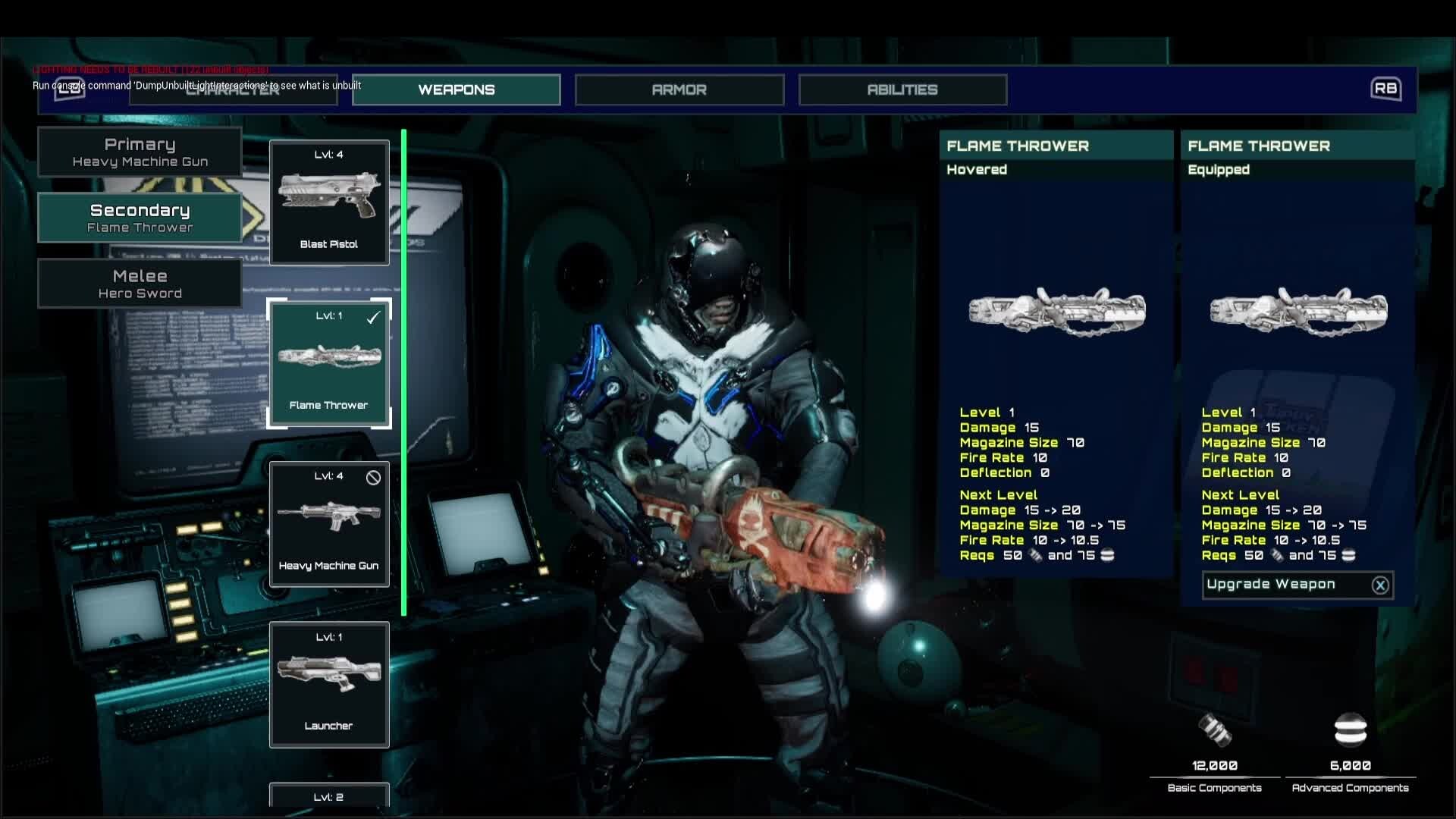Click the green weapon list scrollbar

pos(404,372)
